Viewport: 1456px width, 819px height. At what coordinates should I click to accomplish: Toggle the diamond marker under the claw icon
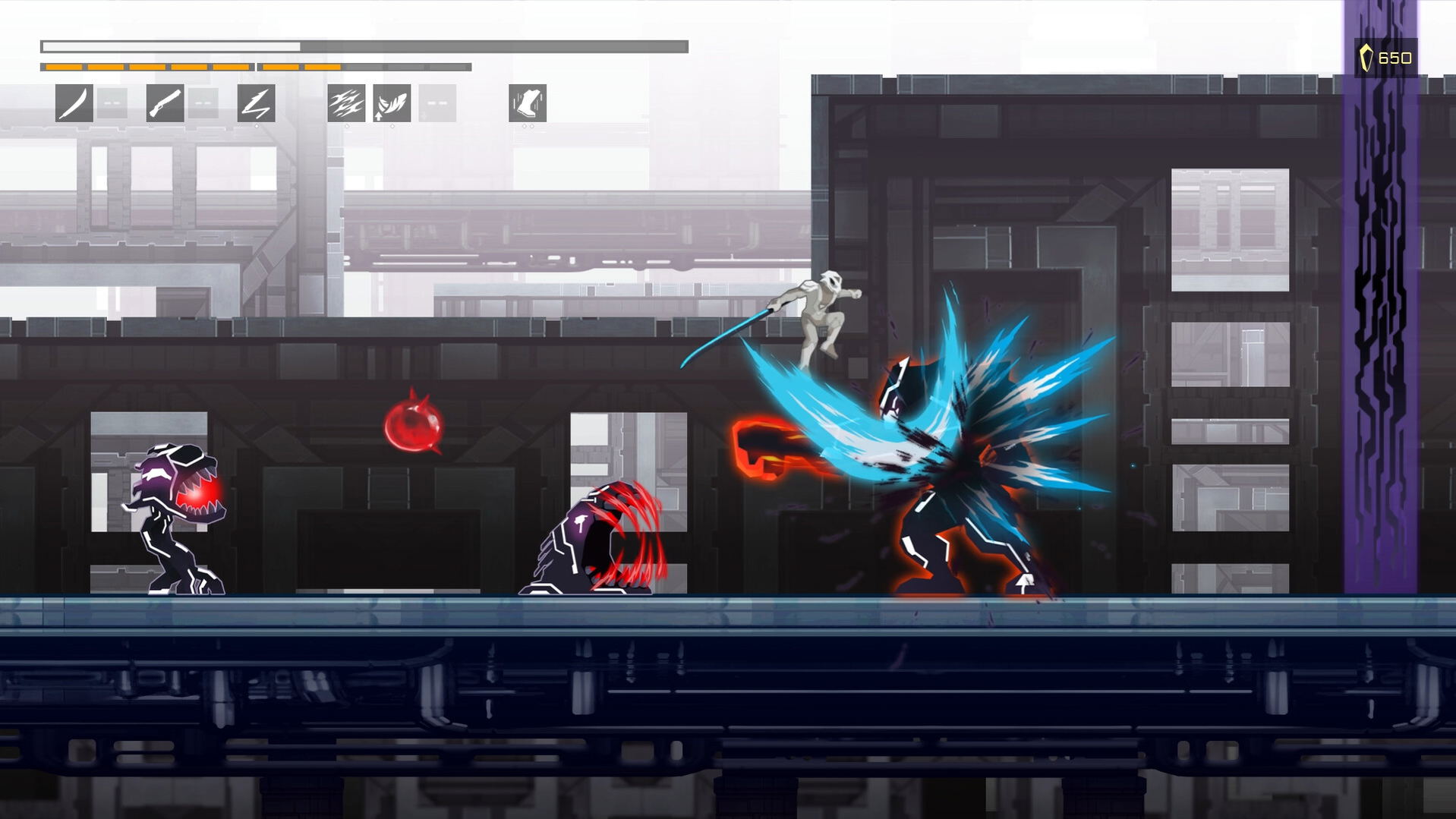345,126
